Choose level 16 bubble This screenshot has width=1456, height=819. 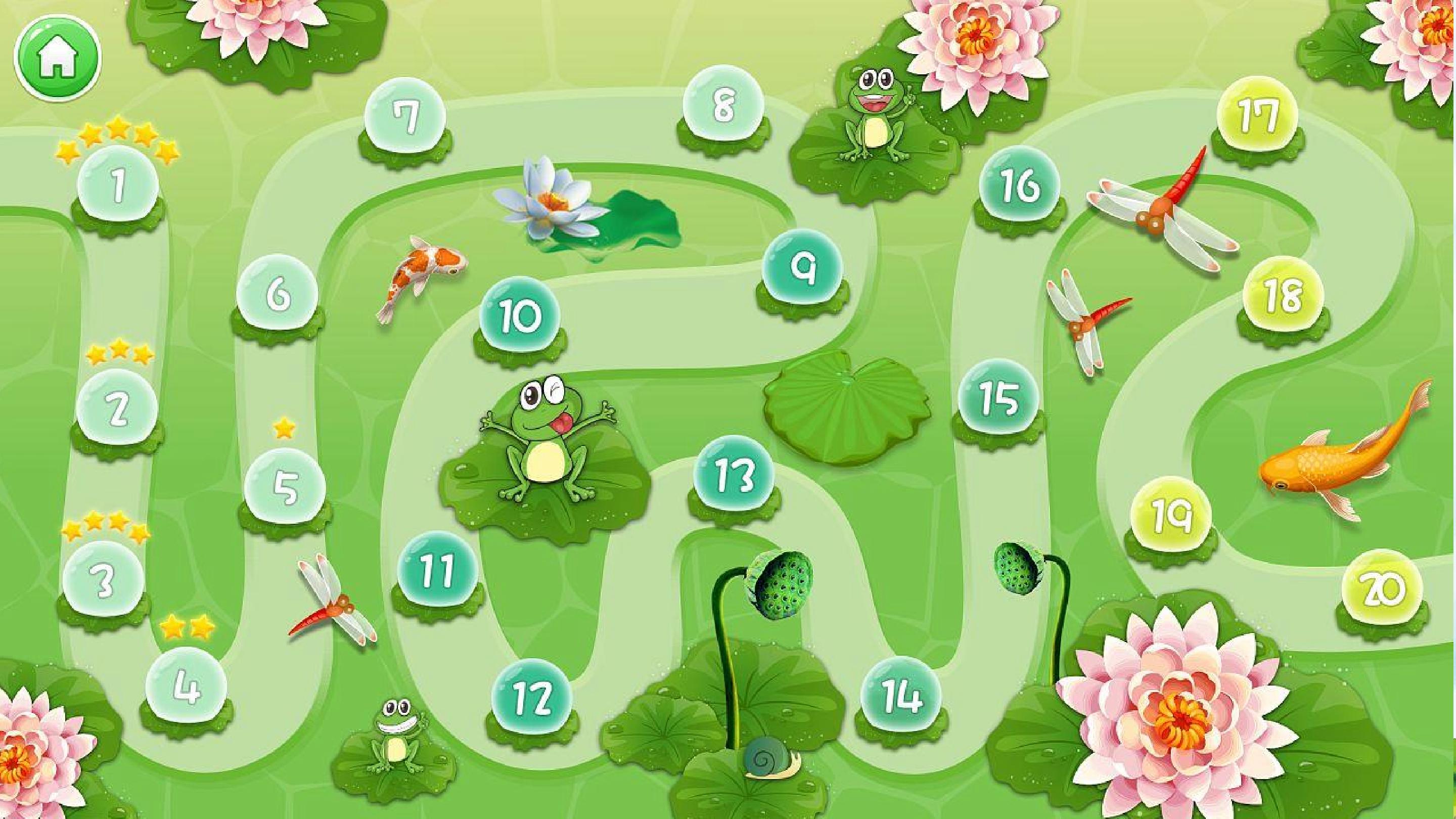click(1019, 186)
